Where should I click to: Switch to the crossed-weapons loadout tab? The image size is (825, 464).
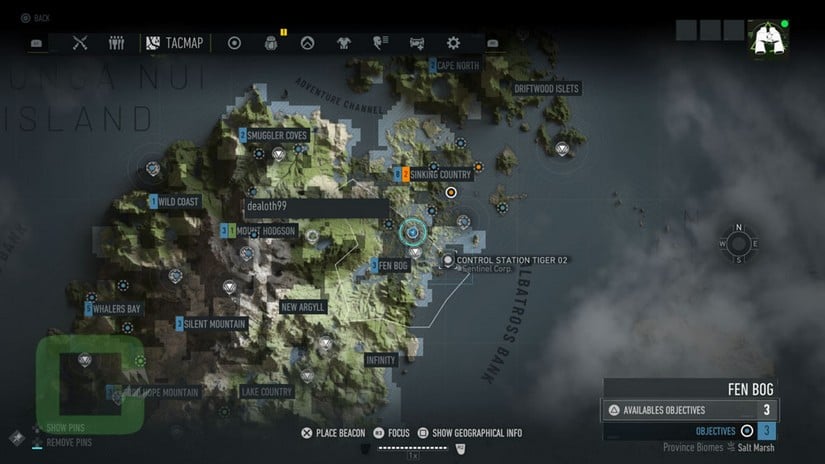click(x=81, y=43)
